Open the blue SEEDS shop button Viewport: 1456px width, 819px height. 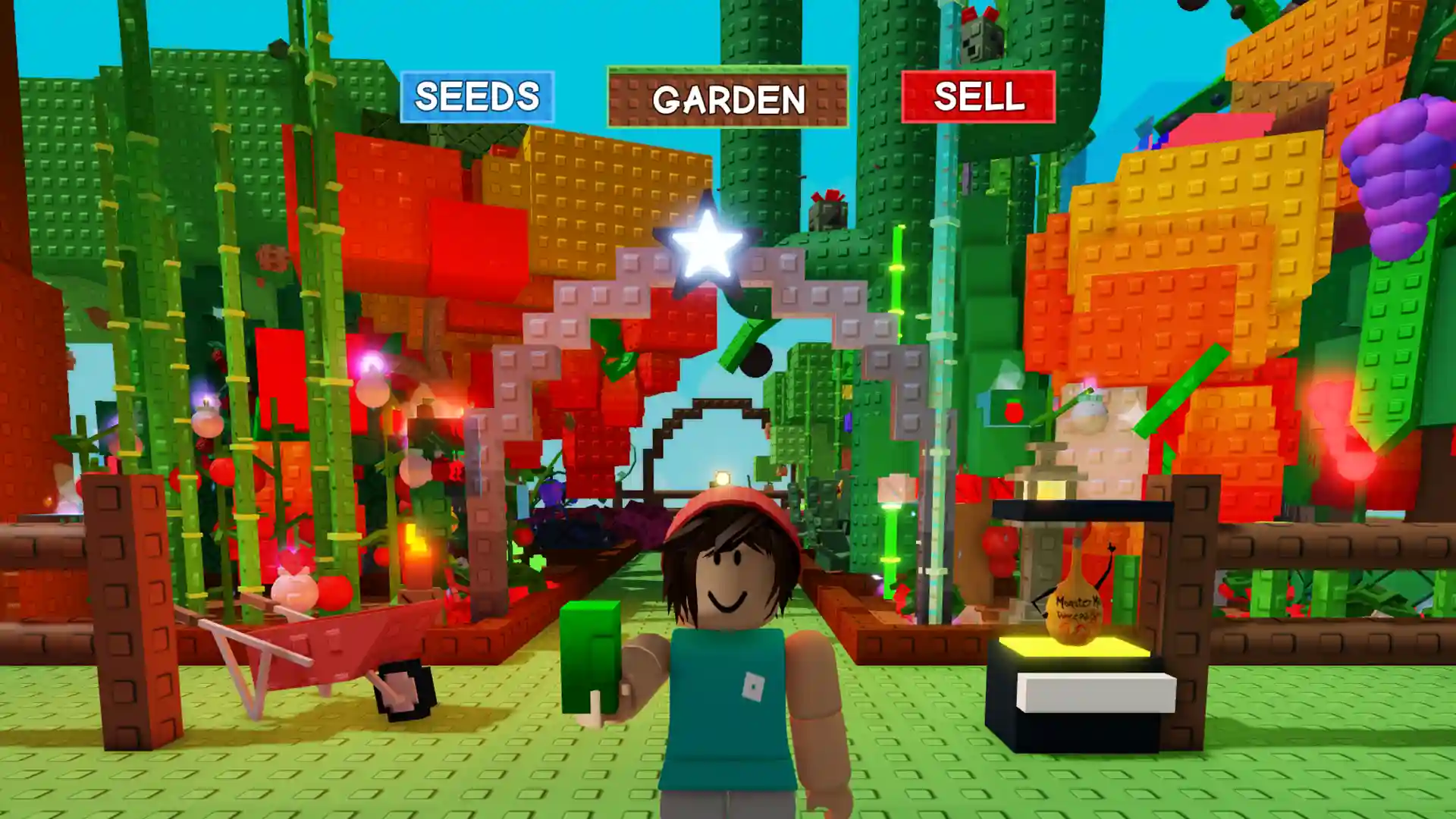coord(477,97)
